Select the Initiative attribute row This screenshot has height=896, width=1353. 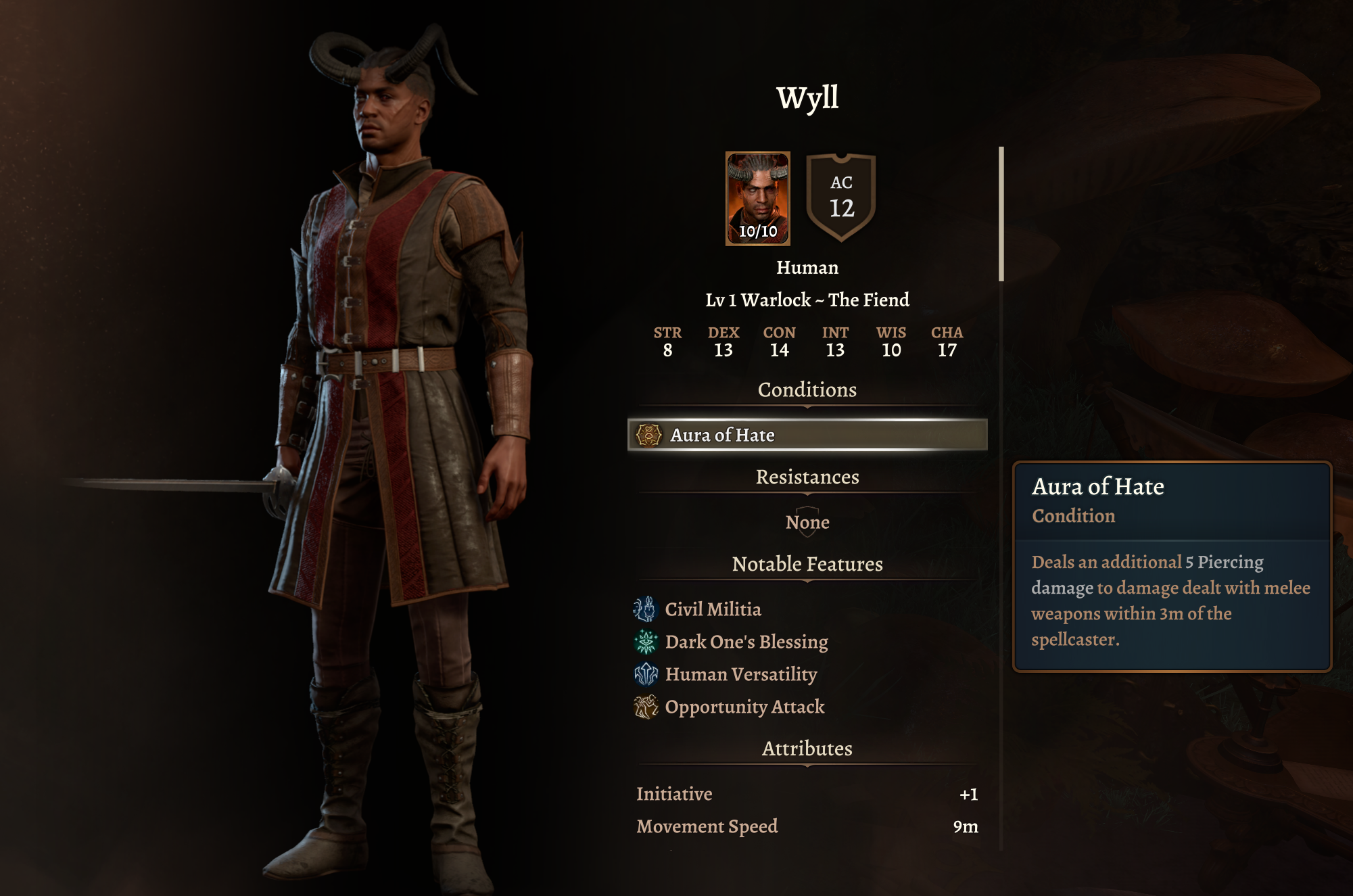point(807,794)
